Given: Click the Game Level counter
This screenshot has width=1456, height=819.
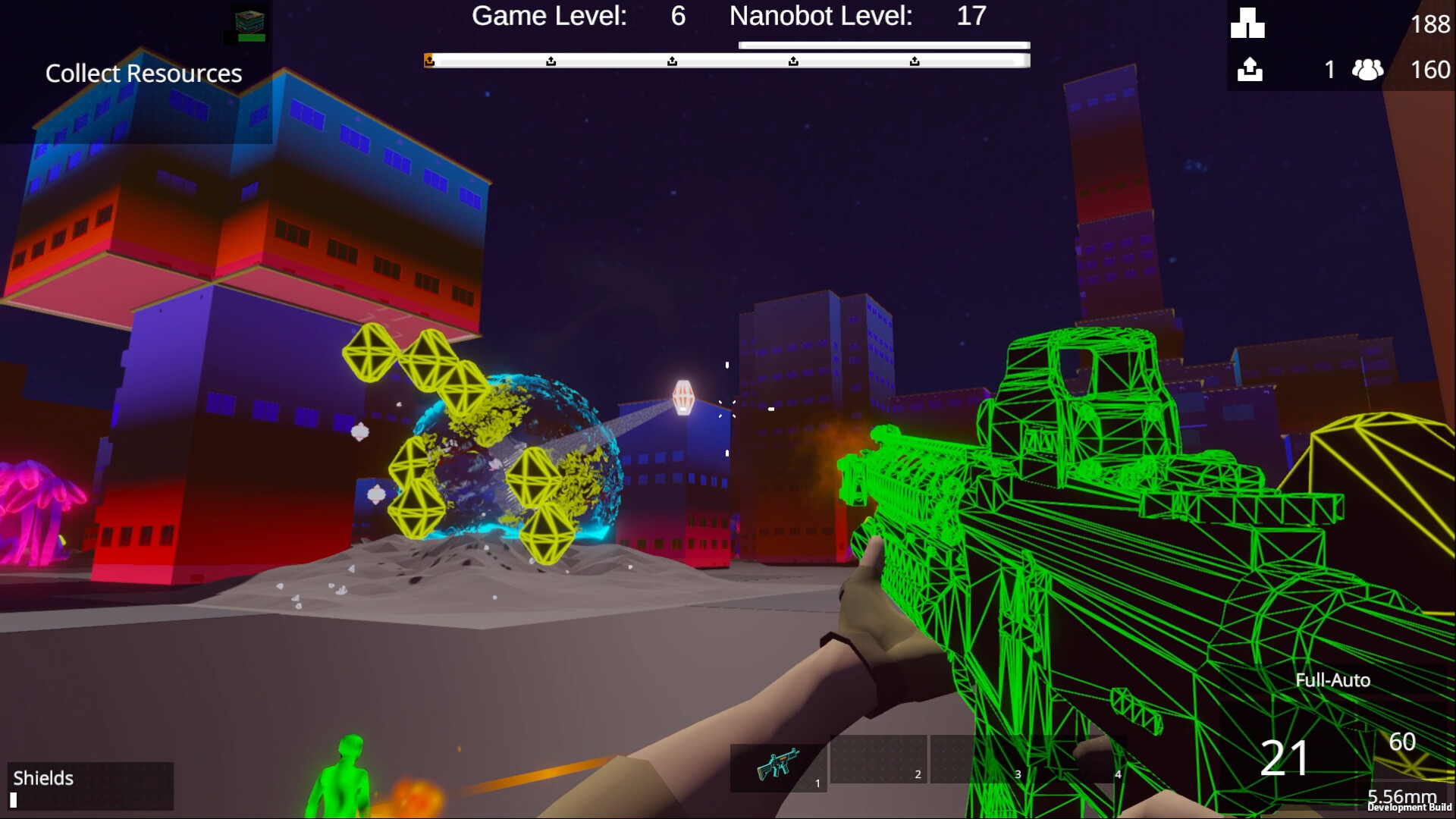Looking at the screenshot, I should [x=676, y=16].
